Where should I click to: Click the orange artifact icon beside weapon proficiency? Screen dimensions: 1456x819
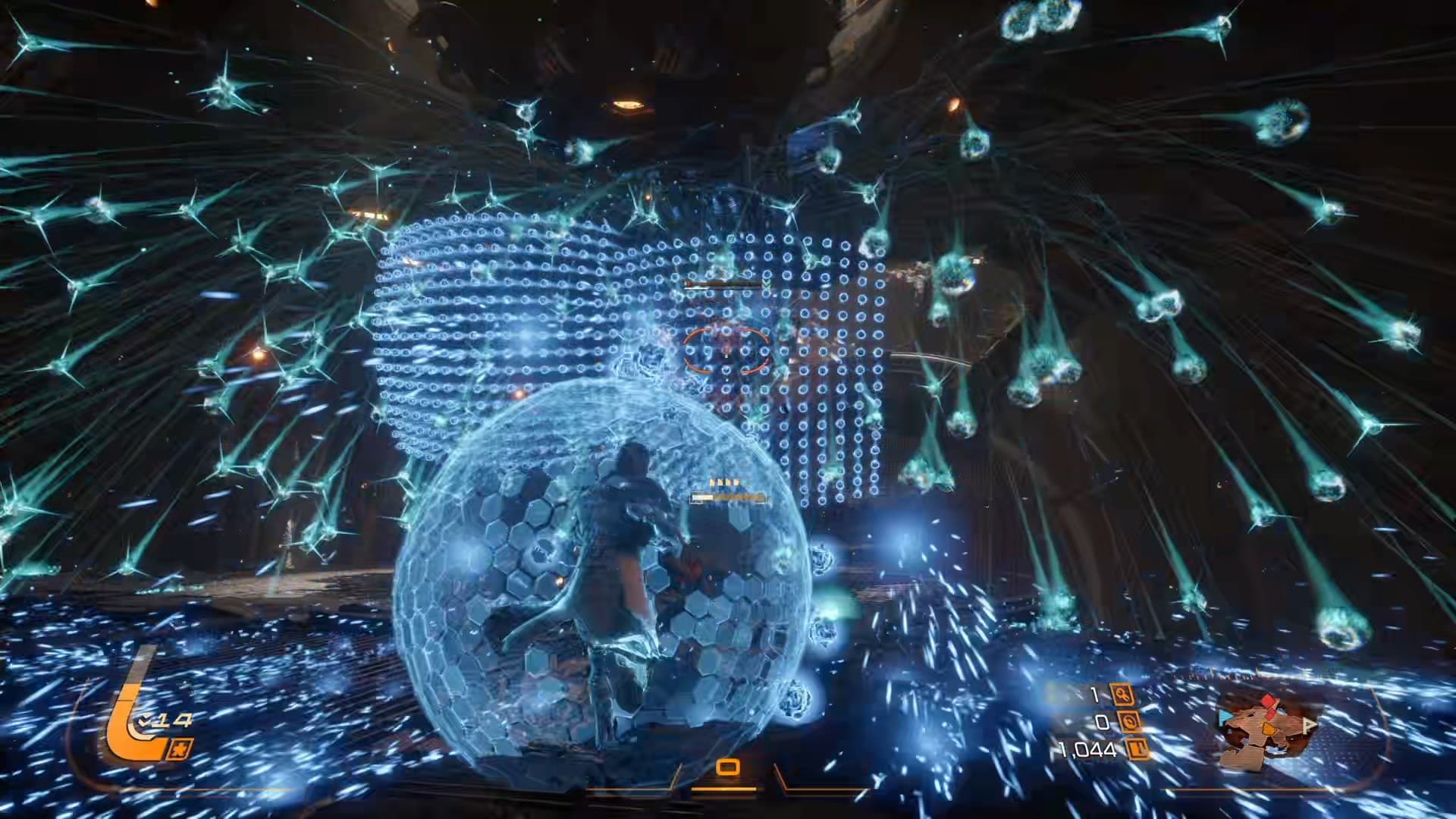coord(182,746)
